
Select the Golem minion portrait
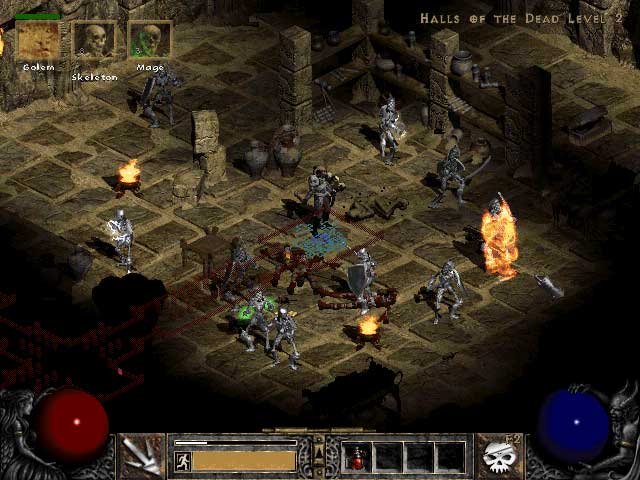point(38,41)
